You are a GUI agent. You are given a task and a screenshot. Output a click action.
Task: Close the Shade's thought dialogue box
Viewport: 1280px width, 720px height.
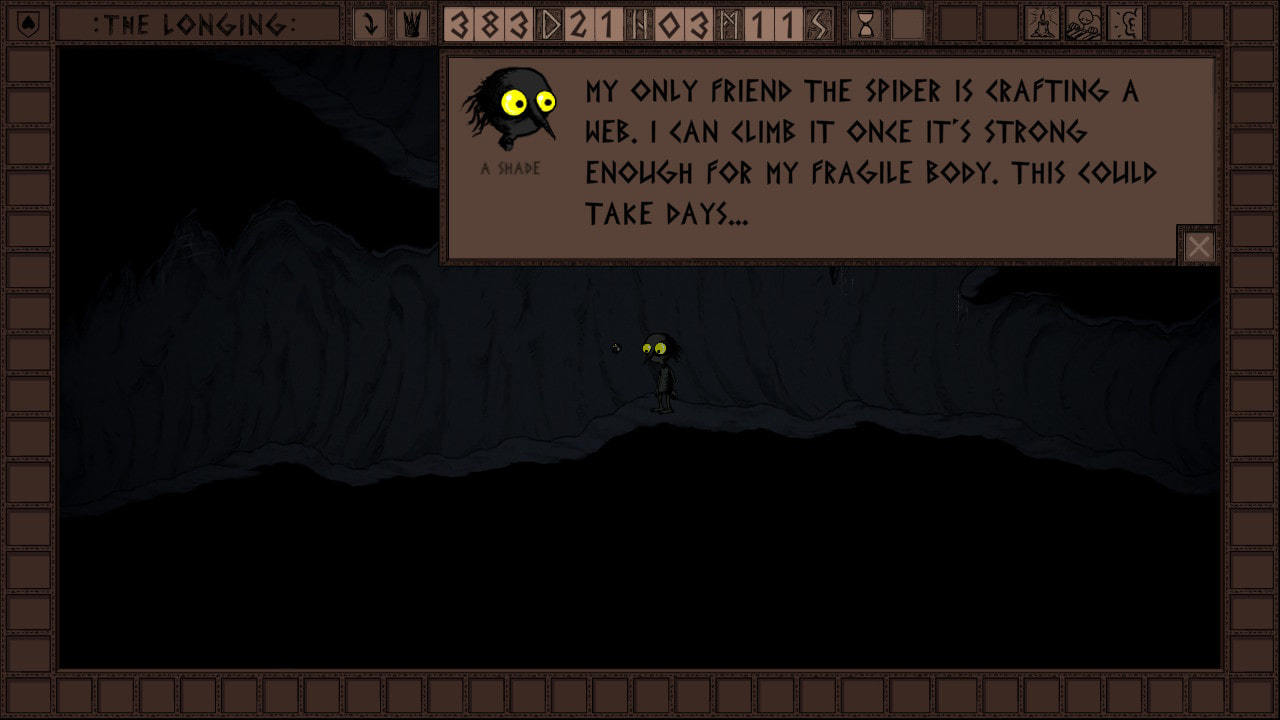pyautogui.click(x=1198, y=246)
